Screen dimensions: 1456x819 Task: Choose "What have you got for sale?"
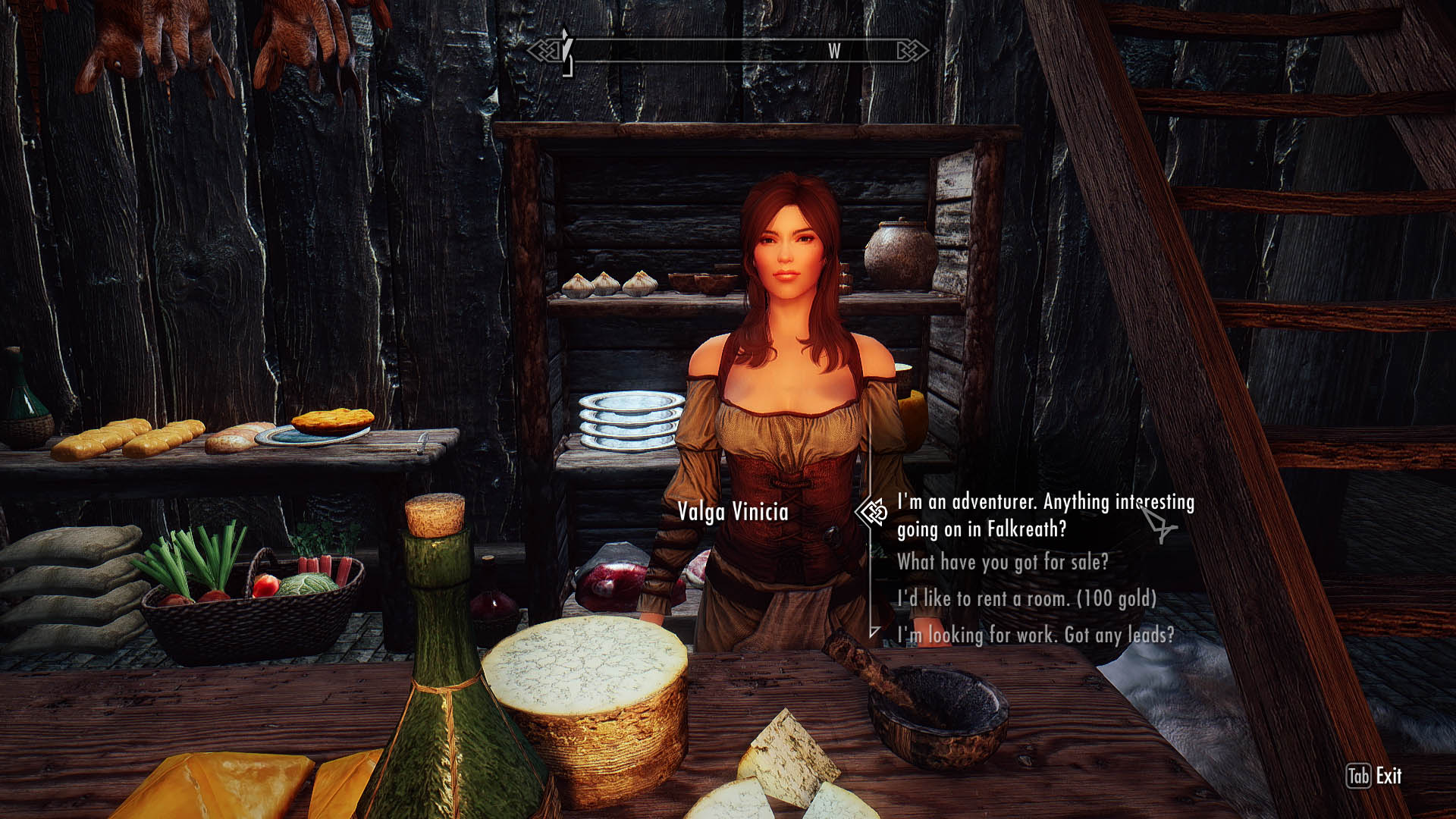[x=1003, y=562]
